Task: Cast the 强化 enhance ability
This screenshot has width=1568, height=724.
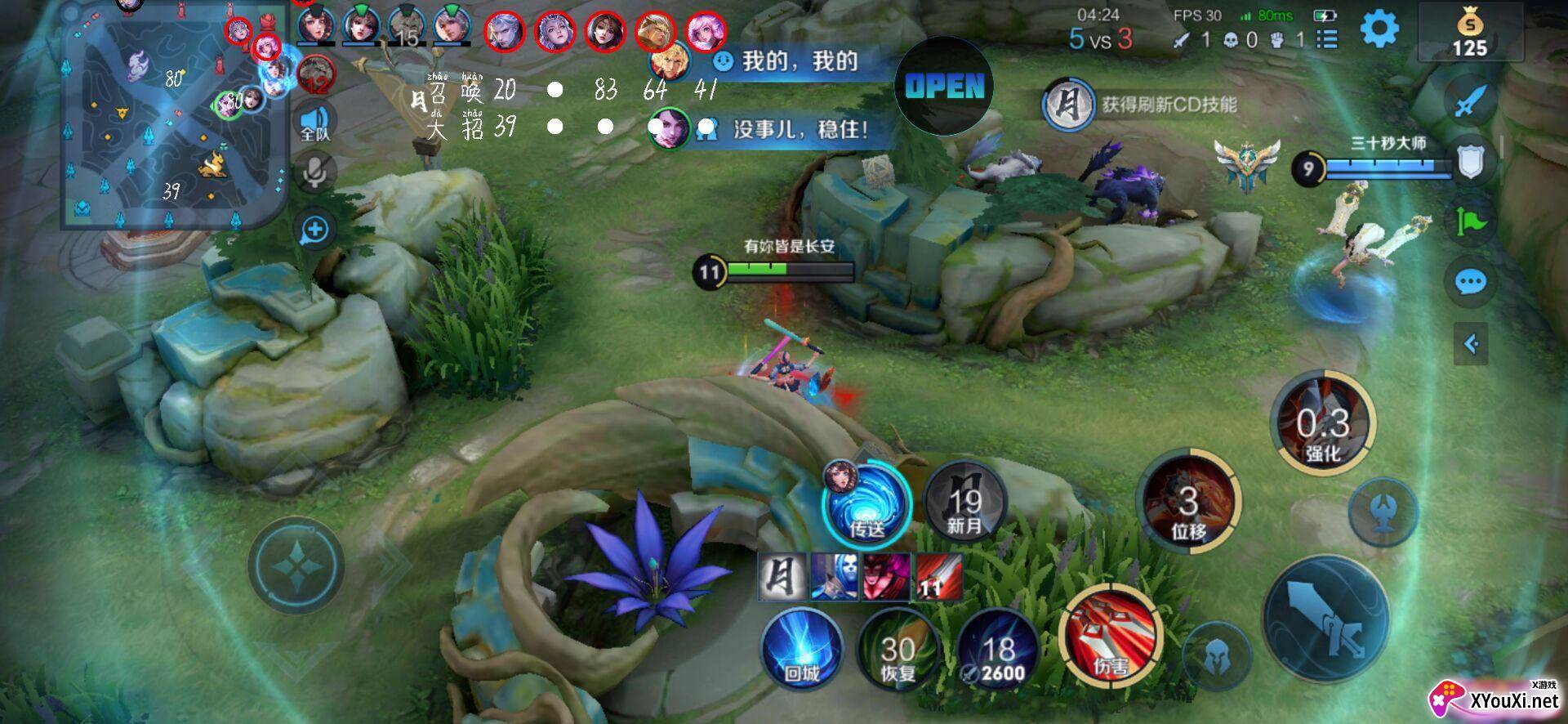Action: [1323, 422]
